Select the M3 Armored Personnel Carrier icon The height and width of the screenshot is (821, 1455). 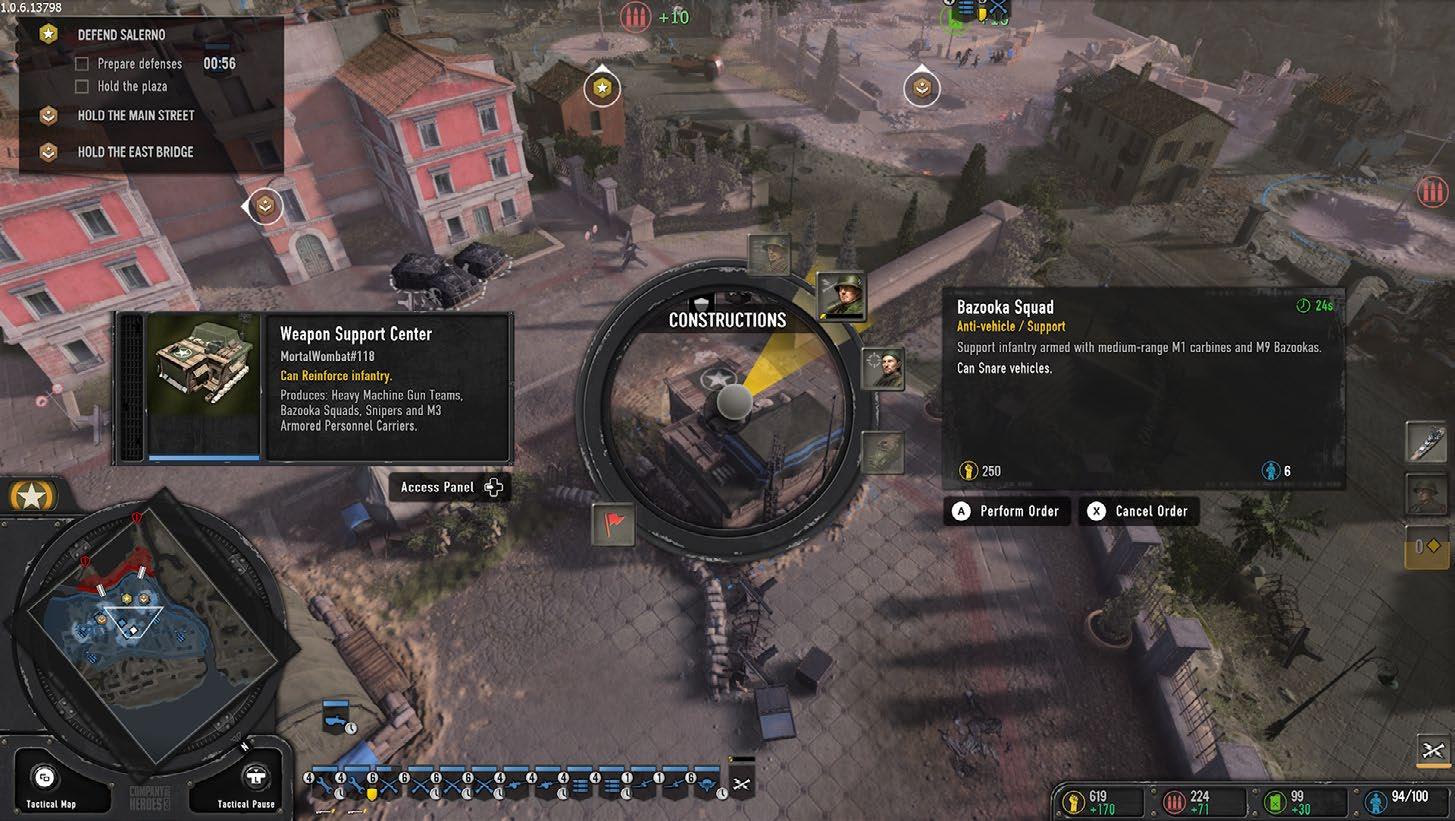click(882, 452)
